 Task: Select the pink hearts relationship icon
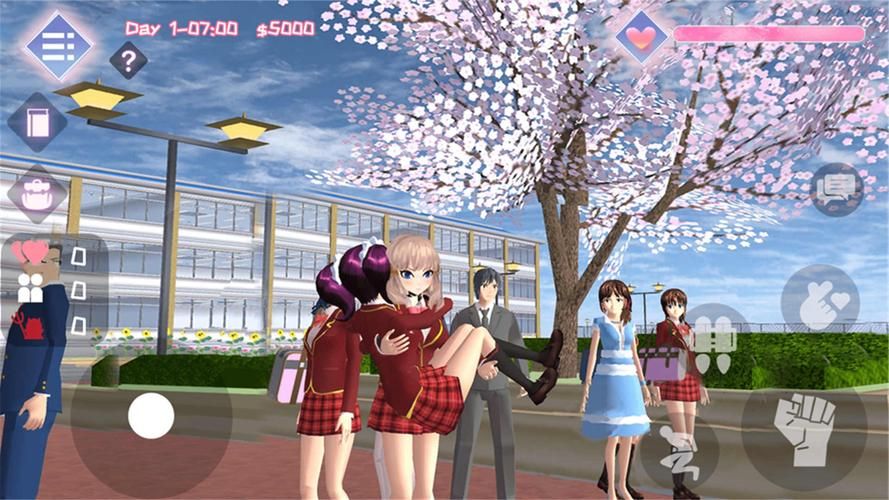click(33, 252)
